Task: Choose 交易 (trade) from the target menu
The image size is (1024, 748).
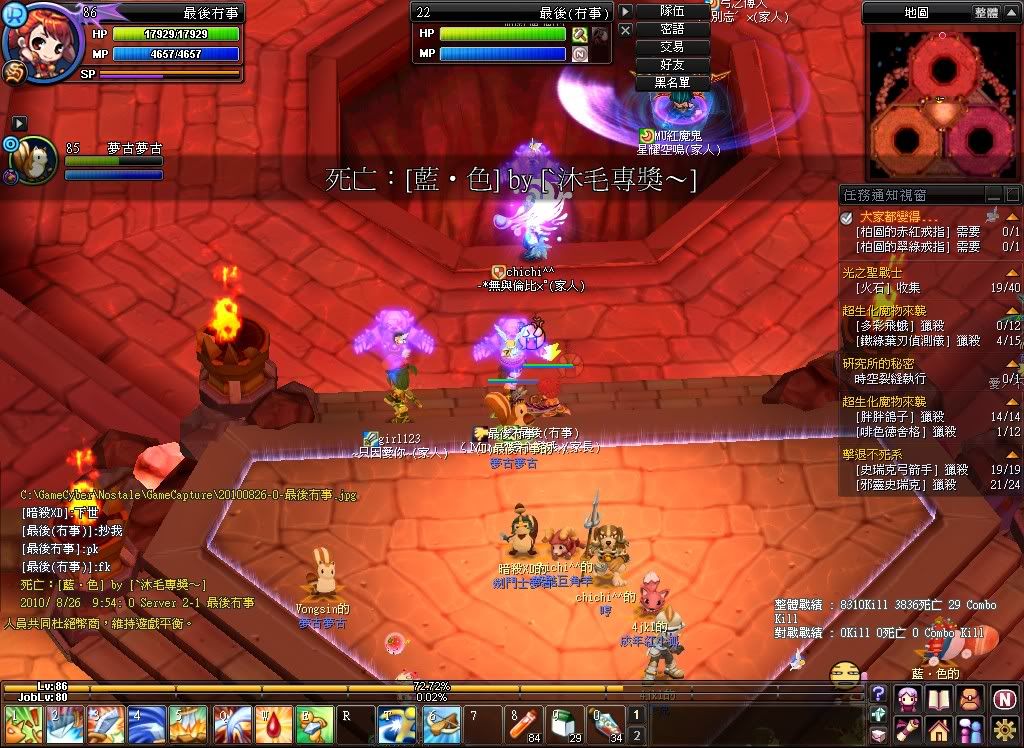Action: point(672,47)
